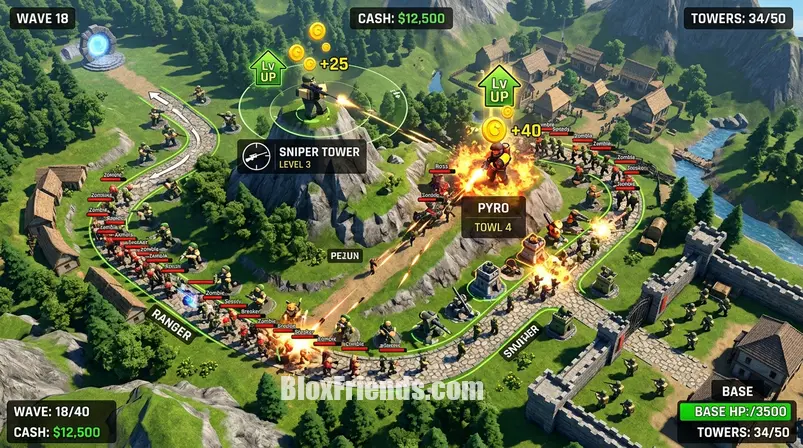The width and height of the screenshot is (803, 448).
Task: Select the ringed sniper unit on the hilltop
Action: 311,97
